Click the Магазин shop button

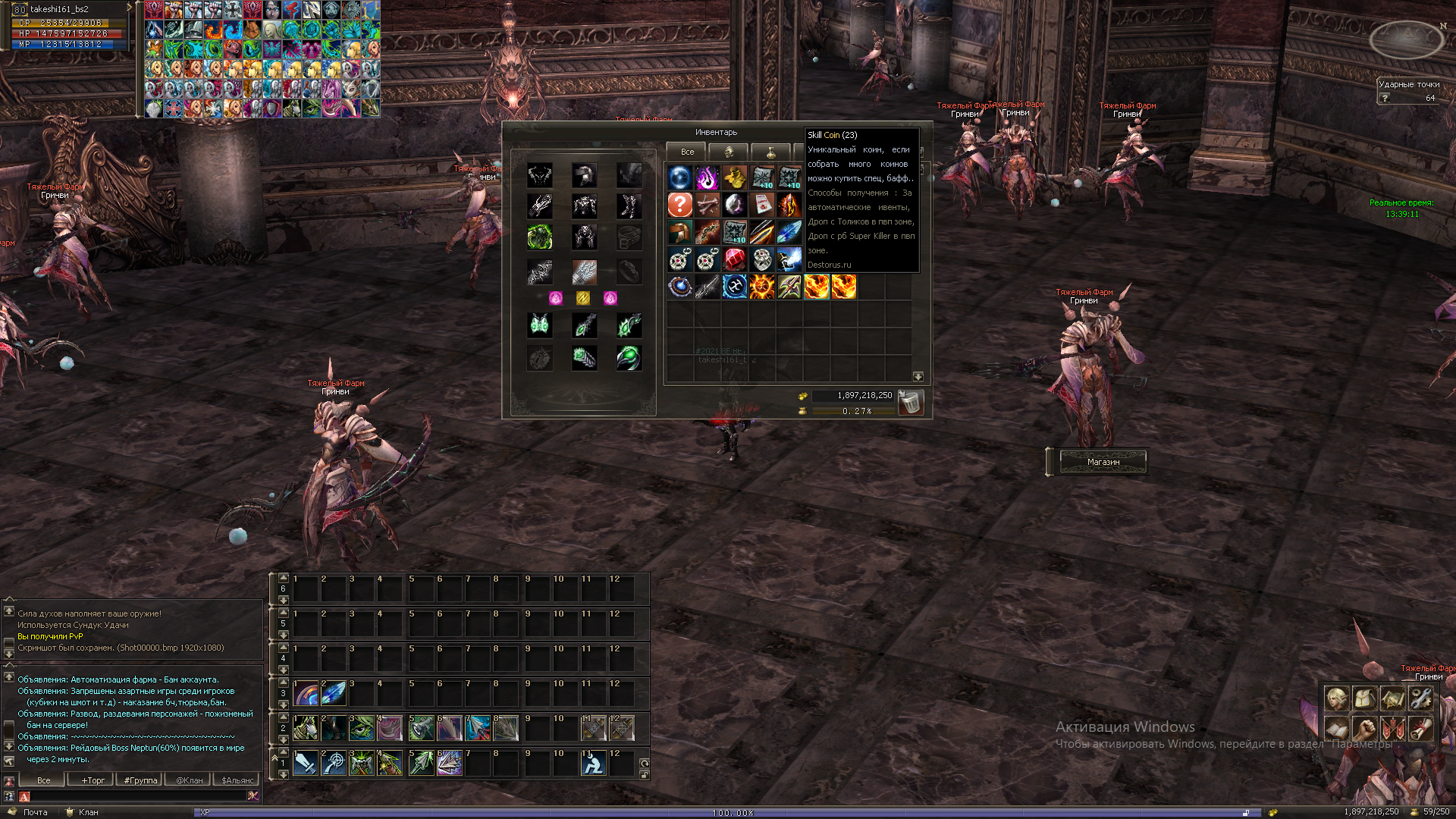[x=1103, y=462]
